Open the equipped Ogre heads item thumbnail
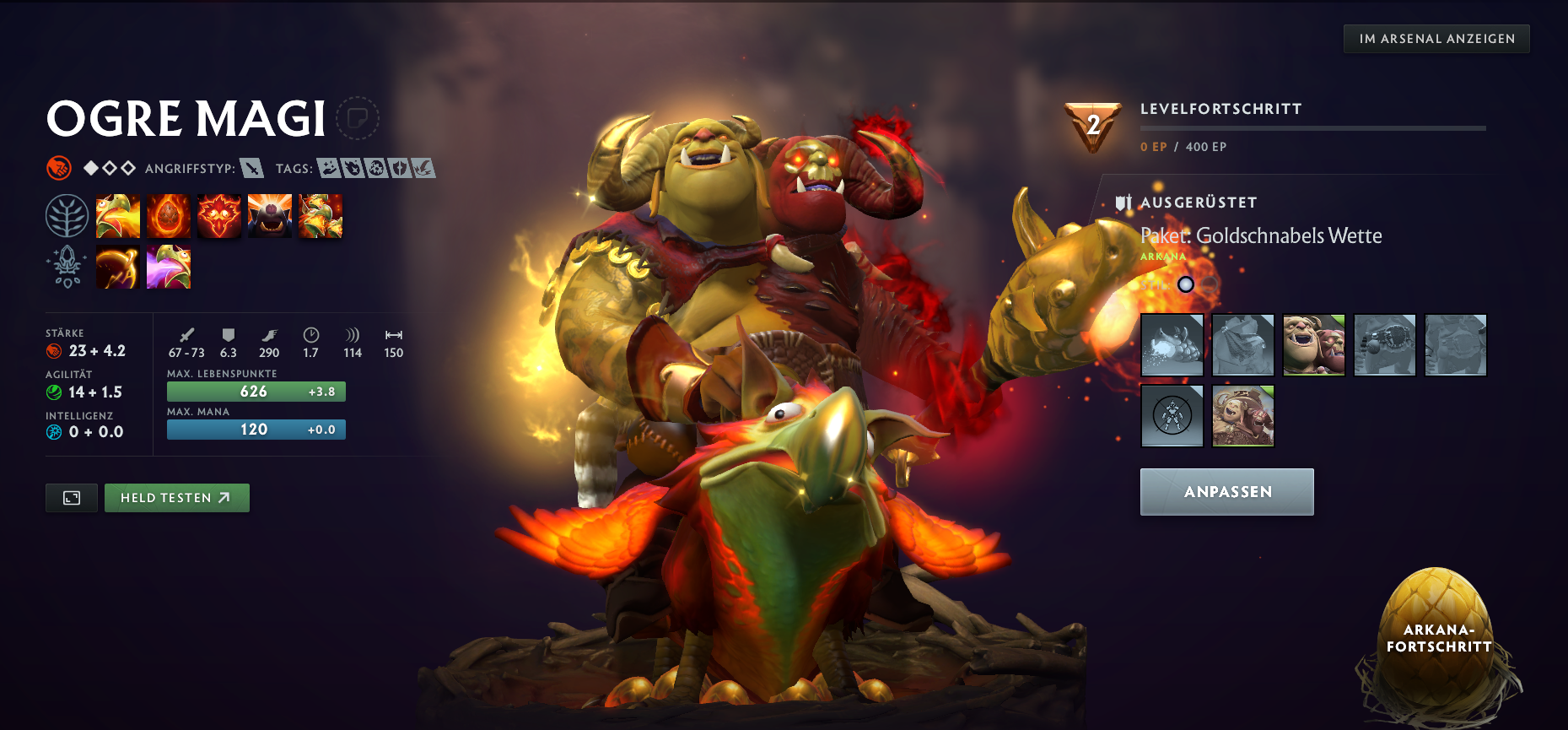This screenshot has height=730, width=1568. [1313, 344]
